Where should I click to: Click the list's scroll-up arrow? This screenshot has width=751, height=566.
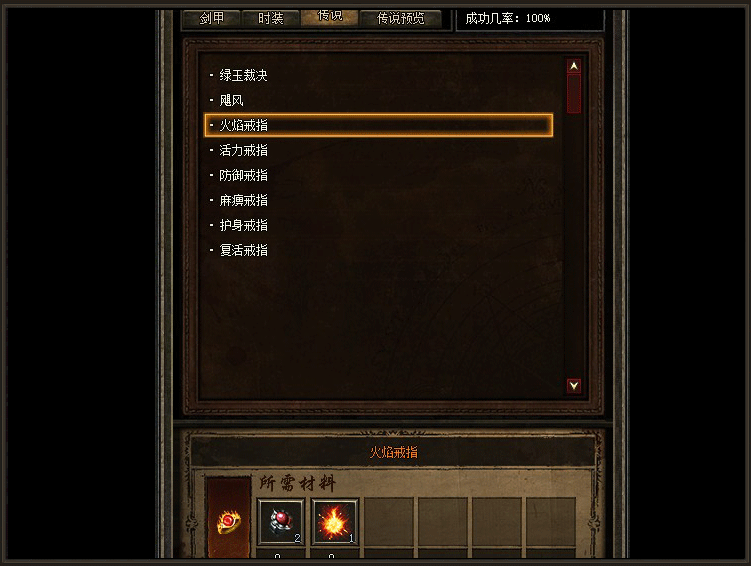click(574, 67)
